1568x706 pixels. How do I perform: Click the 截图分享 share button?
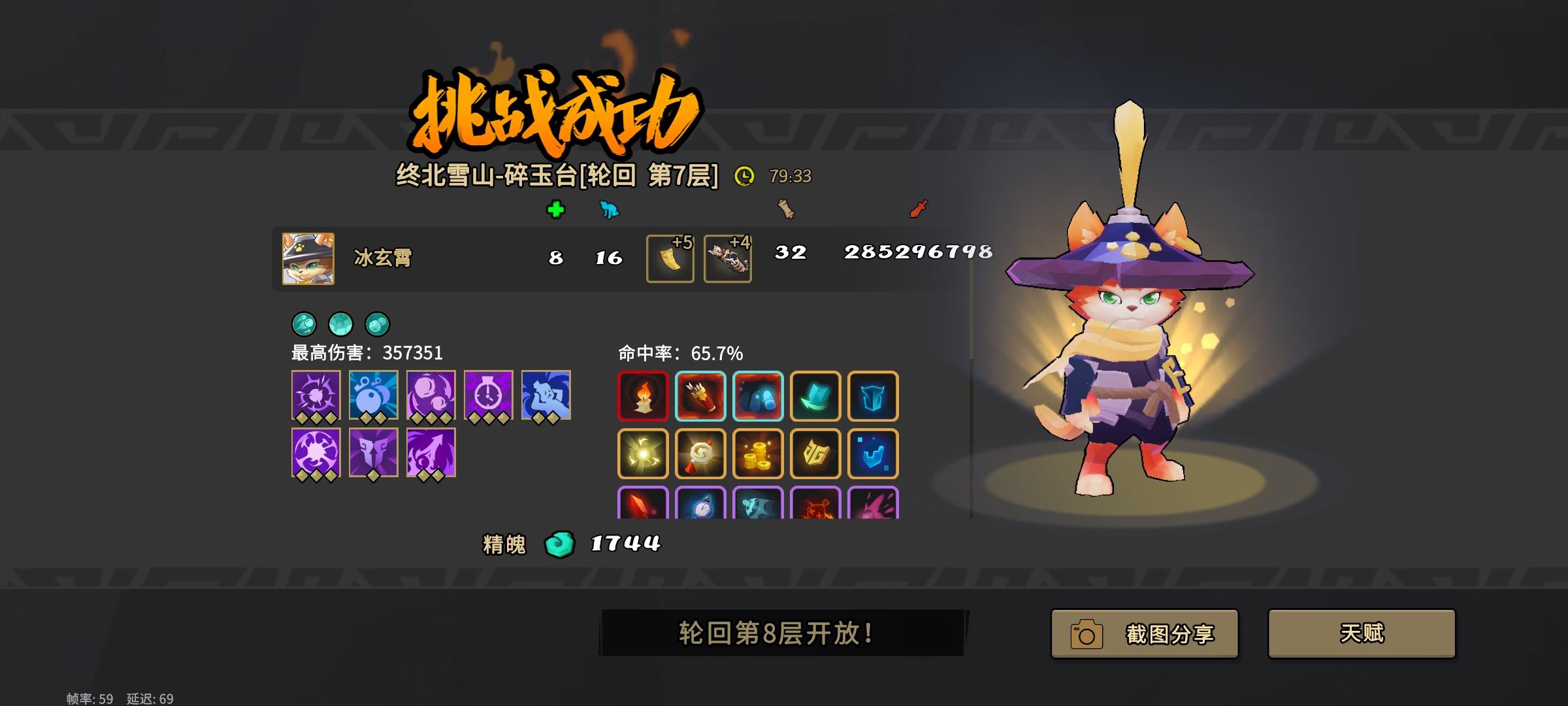click(x=1144, y=633)
